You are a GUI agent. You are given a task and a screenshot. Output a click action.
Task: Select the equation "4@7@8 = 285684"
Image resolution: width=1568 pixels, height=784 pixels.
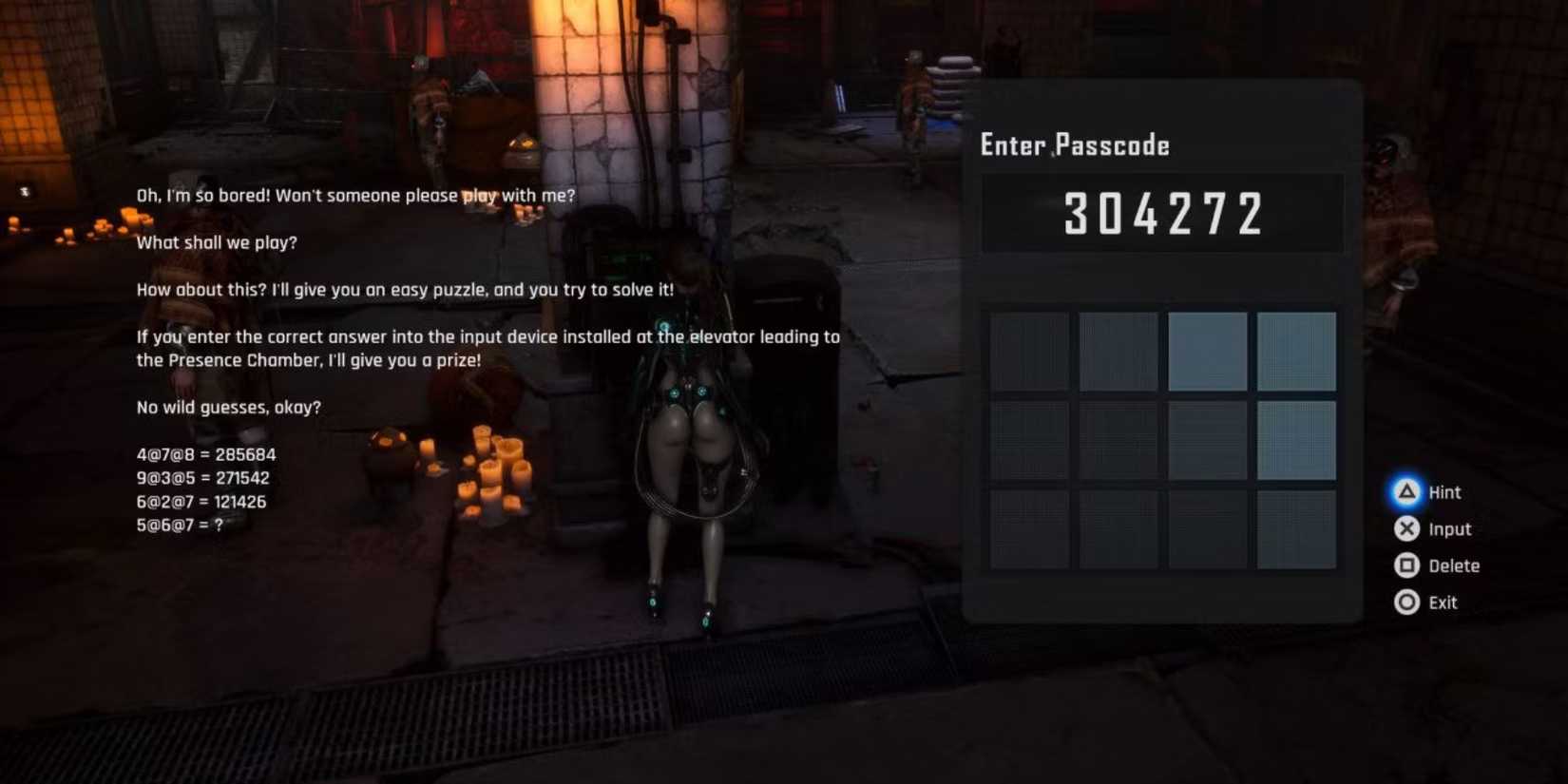click(x=205, y=454)
